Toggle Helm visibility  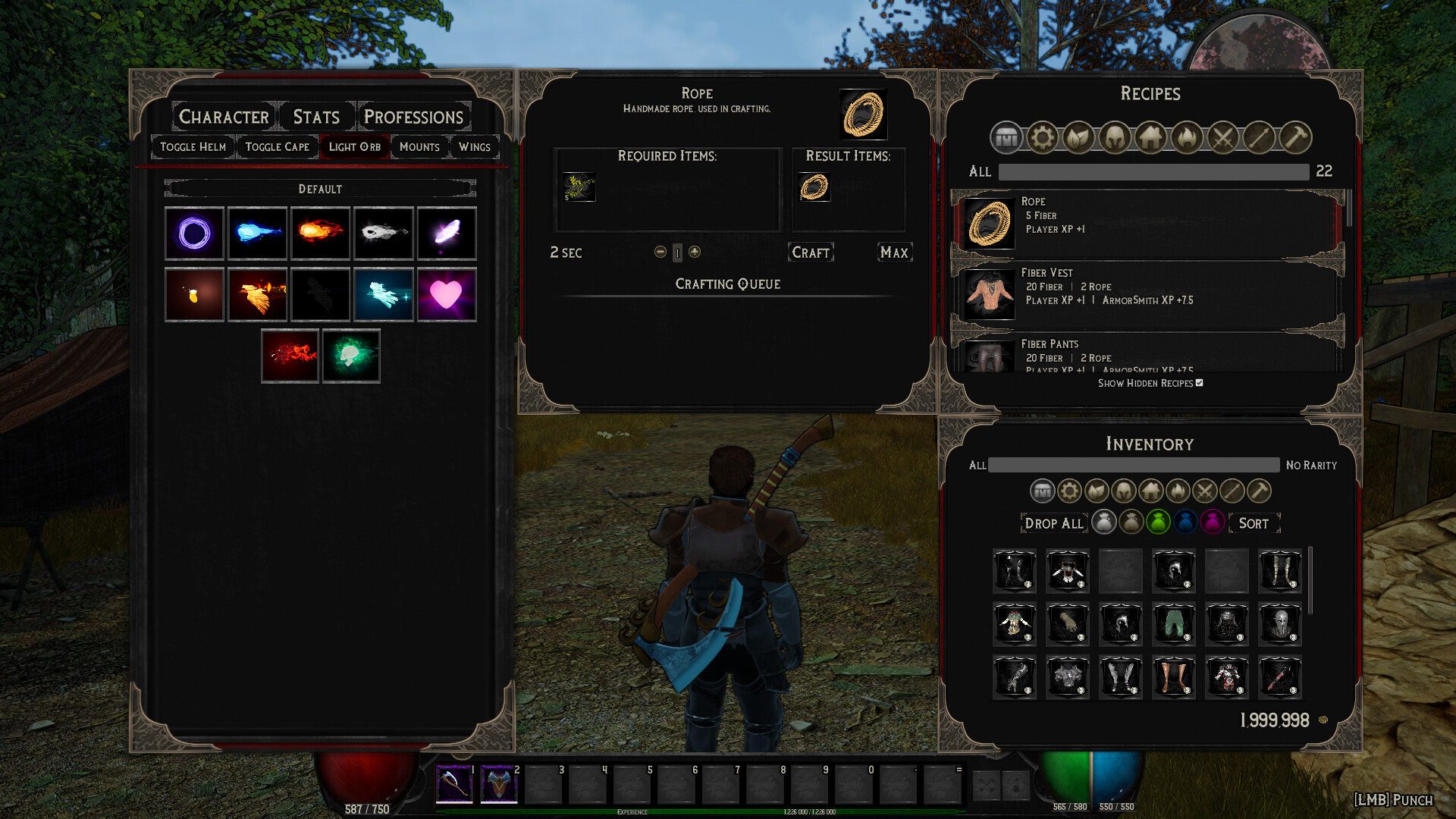tap(192, 146)
